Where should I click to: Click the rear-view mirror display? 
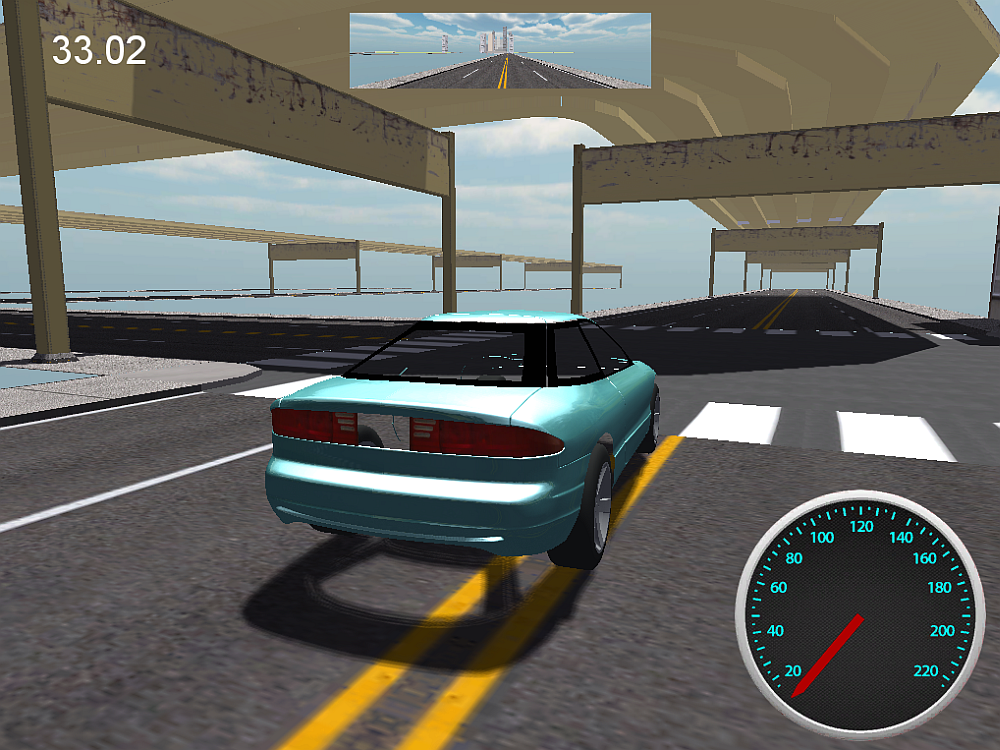pos(500,51)
